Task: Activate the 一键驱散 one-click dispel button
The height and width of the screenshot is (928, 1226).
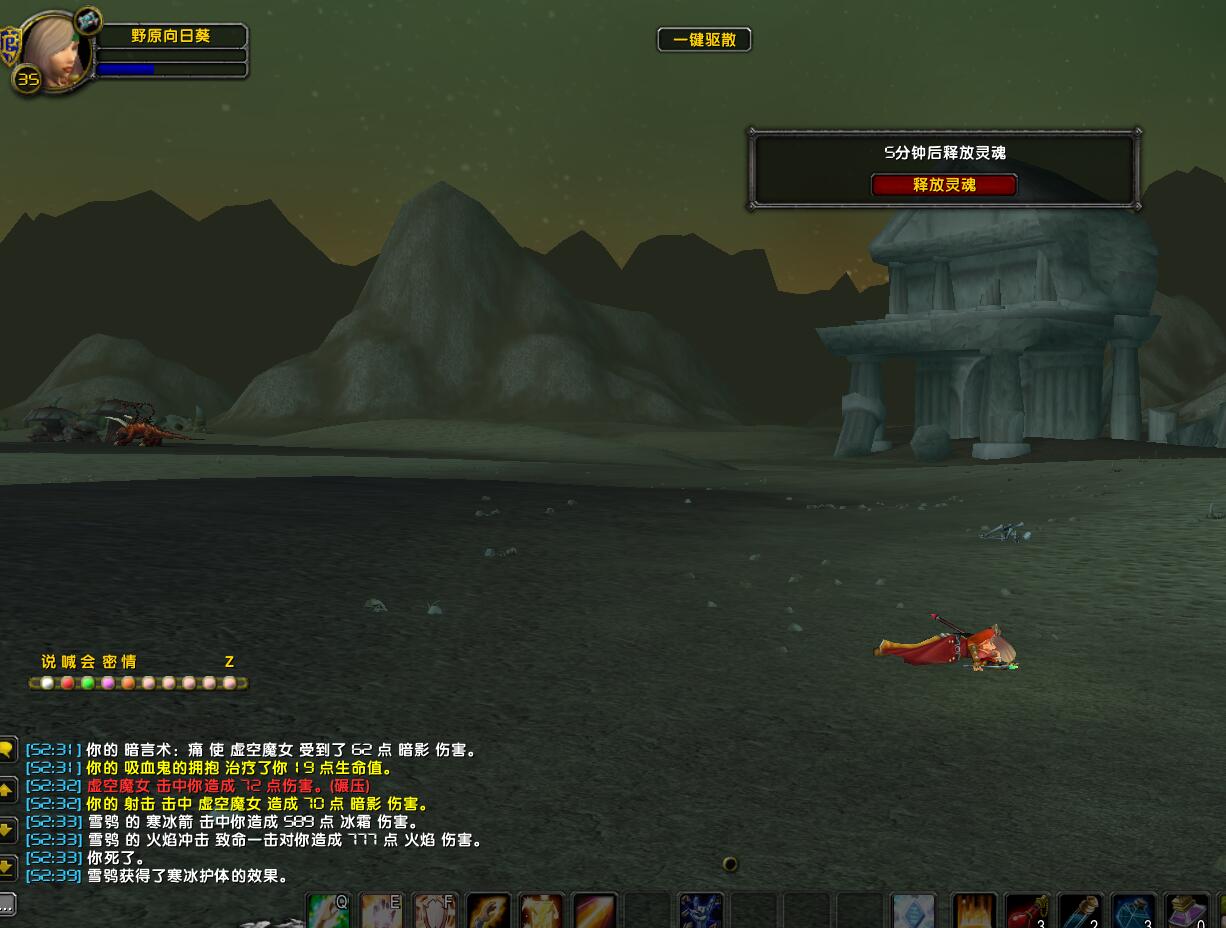Action: click(704, 40)
